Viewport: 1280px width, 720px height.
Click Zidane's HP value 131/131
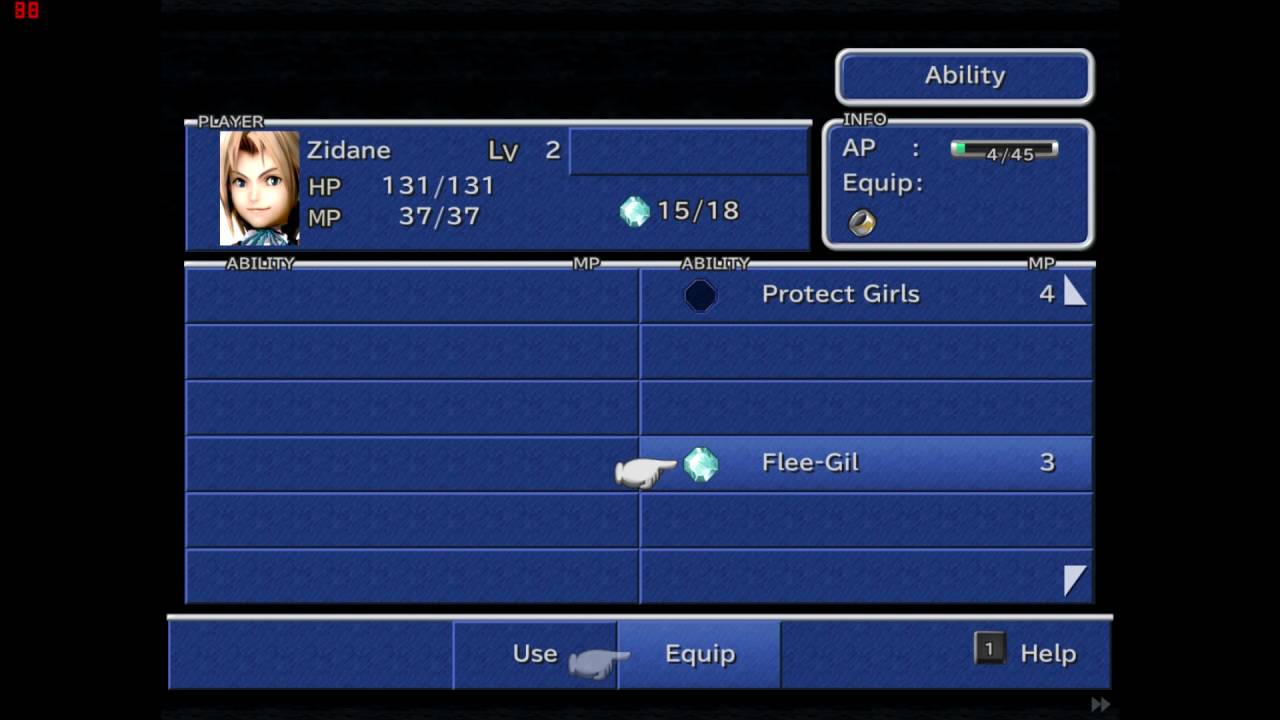(x=437, y=186)
